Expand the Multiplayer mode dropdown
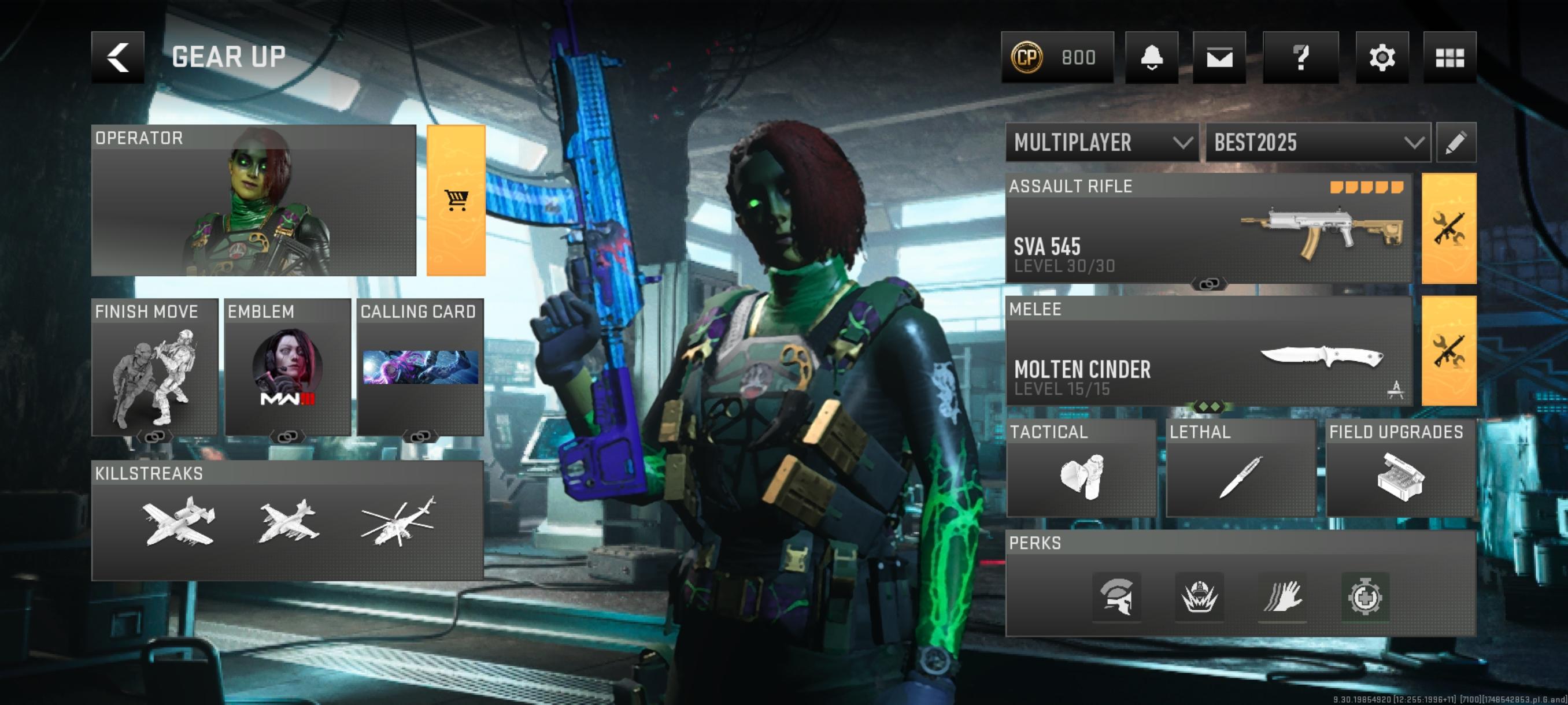Screen dimensions: 1568x705 pyautogui.click(x=1102, y=143)
